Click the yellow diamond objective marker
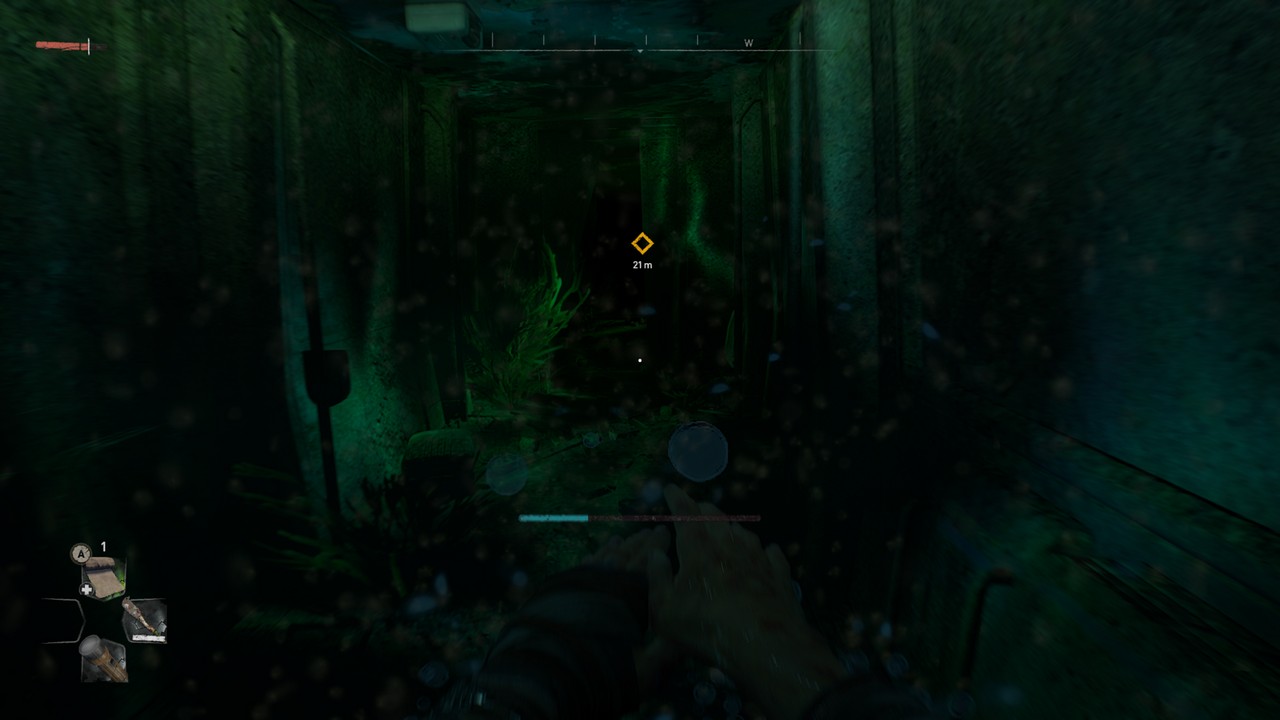 click(642, 243)
